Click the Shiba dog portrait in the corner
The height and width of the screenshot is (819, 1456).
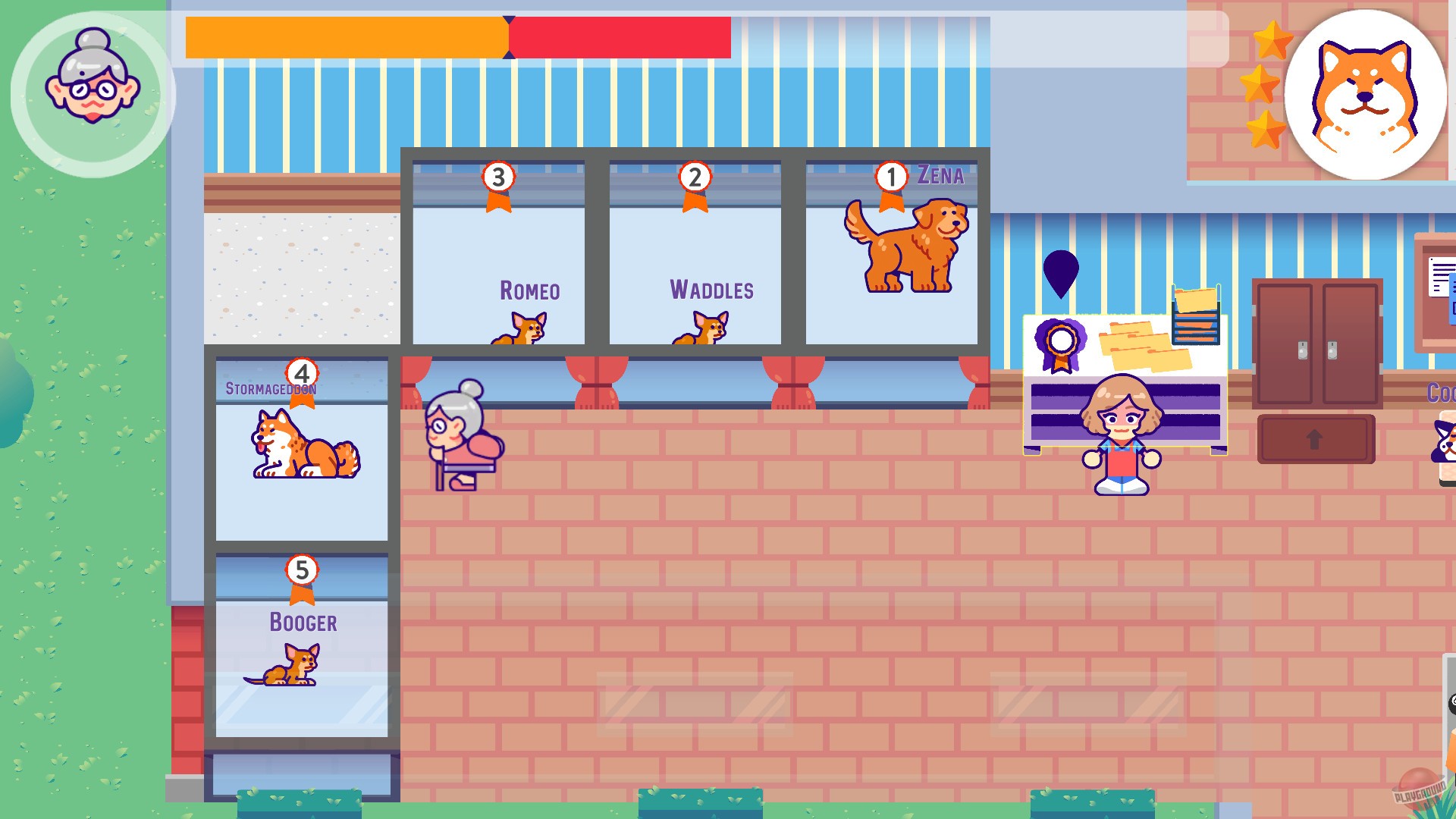(1365, 91)
